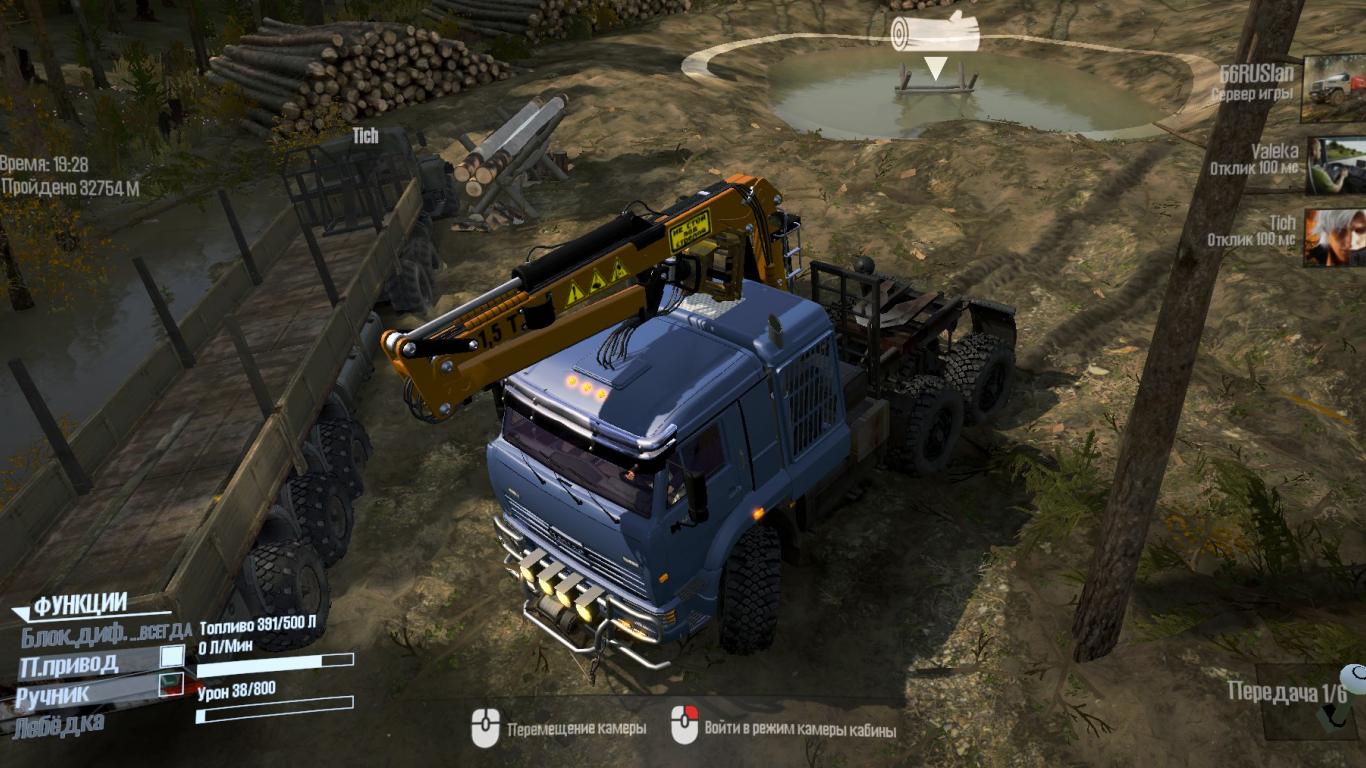
Task: Toggle the Ручник handbrake checkbox
Action: pos(172,685)
